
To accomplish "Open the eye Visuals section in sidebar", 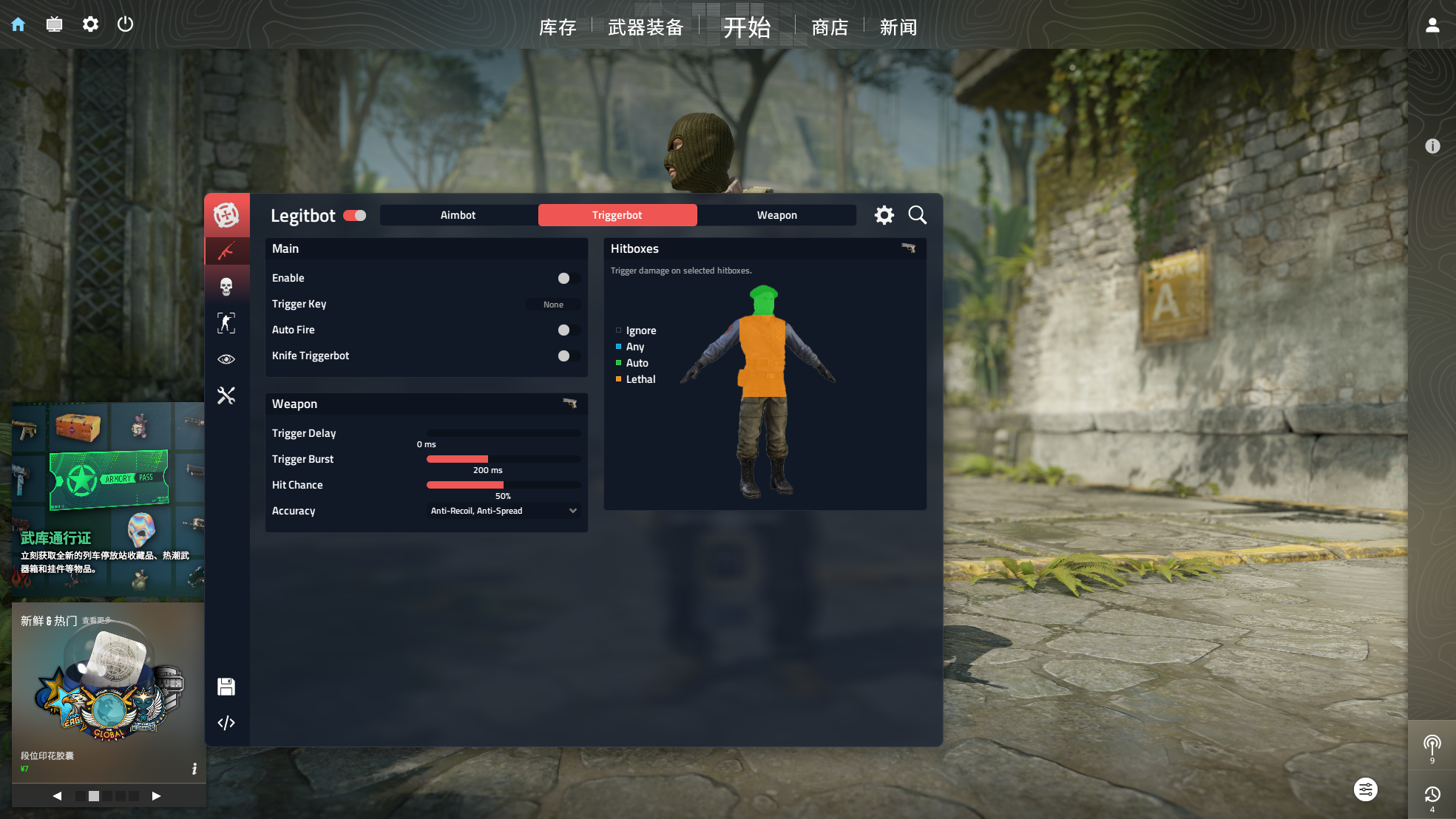I will 227,358.
